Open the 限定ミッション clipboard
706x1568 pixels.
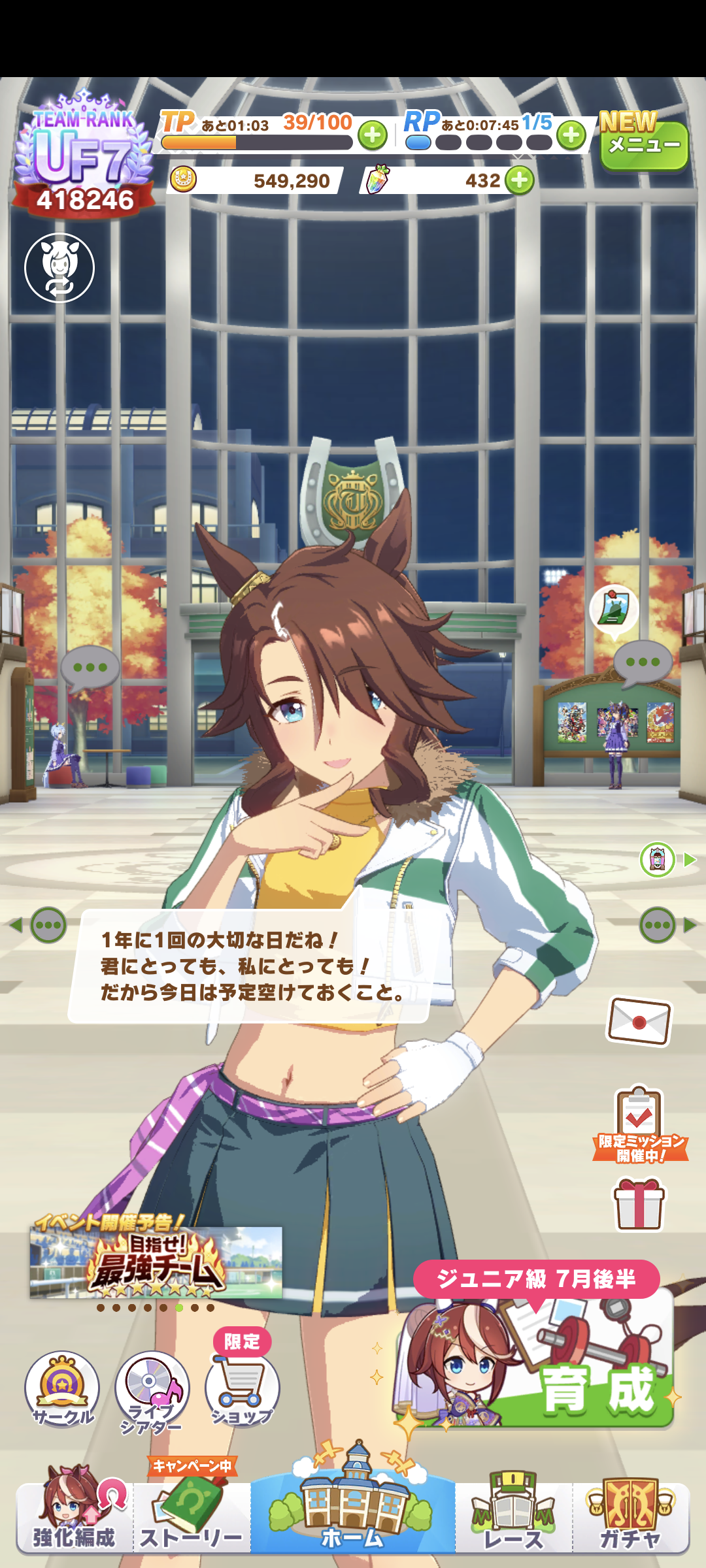tap(640, 1124)
